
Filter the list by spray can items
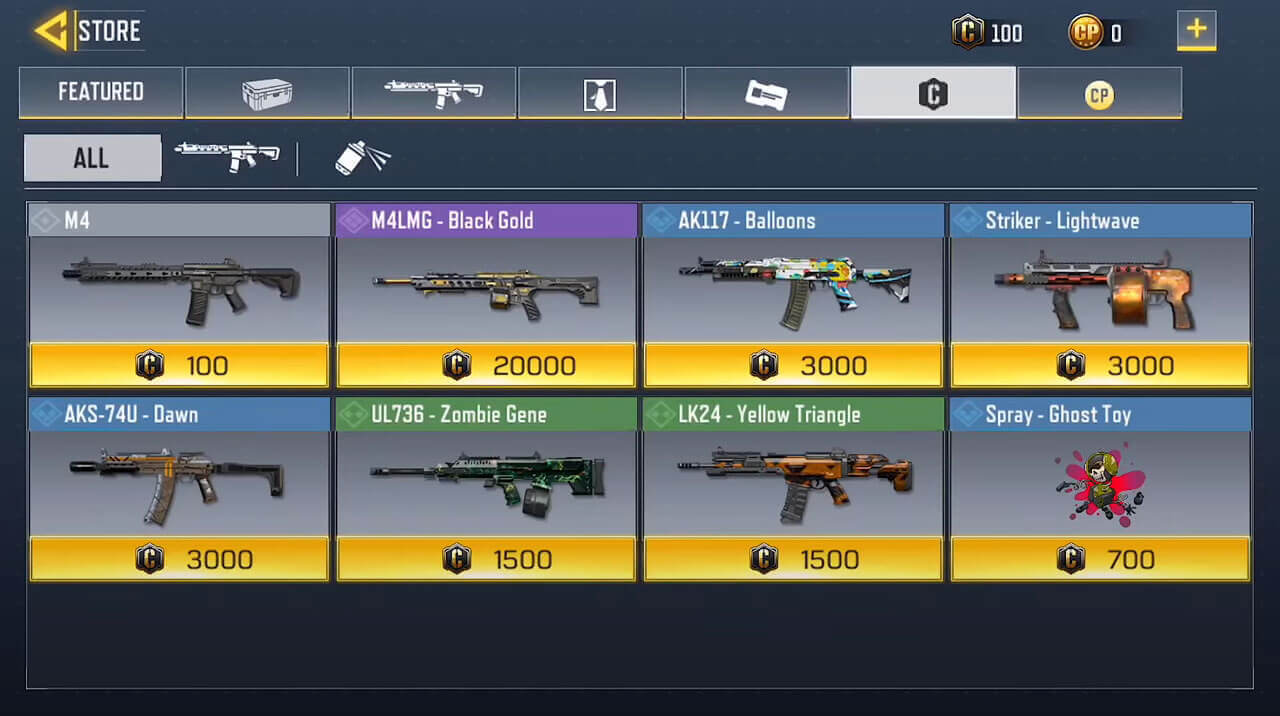(362, 157)
